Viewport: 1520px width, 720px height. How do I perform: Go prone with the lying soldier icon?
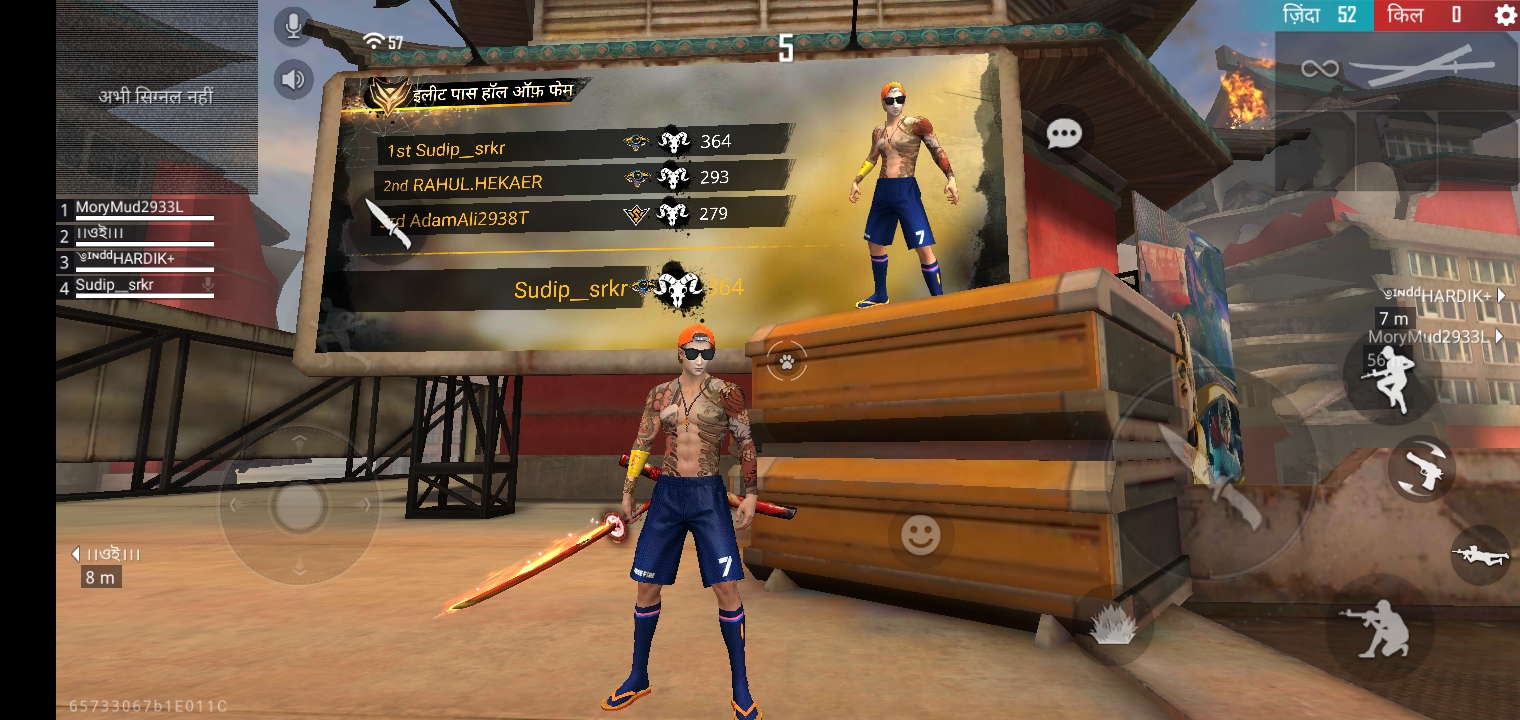1481,554
